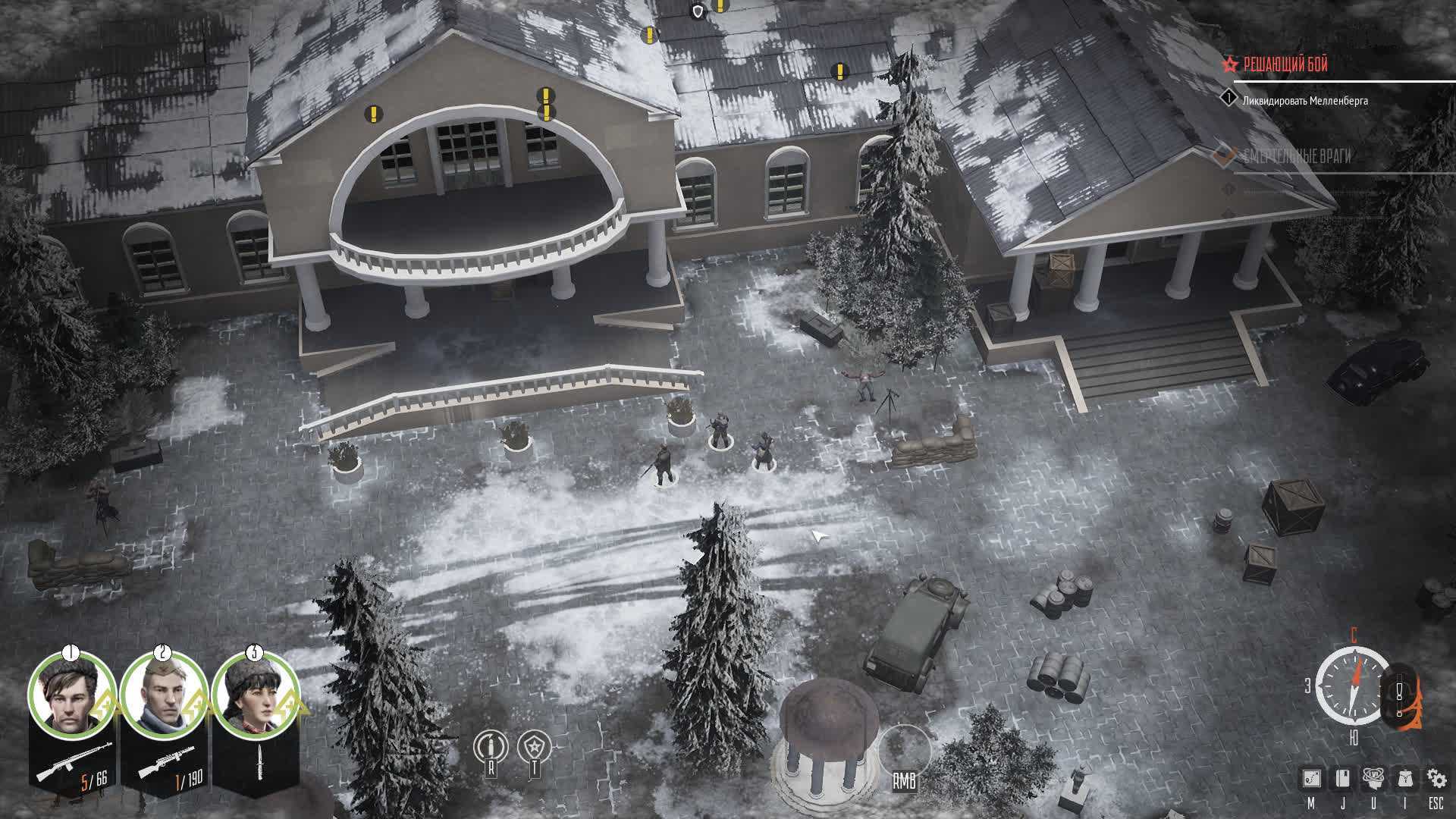The width and height of the screenshot is (1456, 819).
Task: Click squad member 3's knife weapon slot
Action: (255, 761)
